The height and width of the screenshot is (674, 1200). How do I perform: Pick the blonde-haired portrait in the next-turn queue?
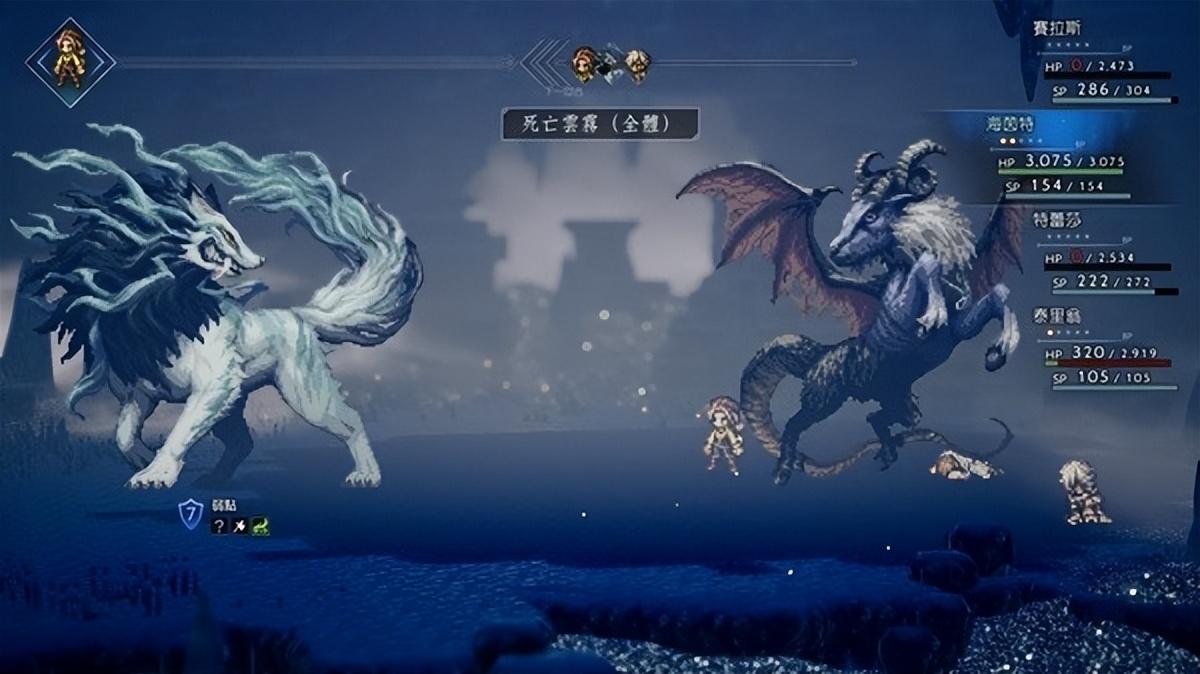(638, 64)
